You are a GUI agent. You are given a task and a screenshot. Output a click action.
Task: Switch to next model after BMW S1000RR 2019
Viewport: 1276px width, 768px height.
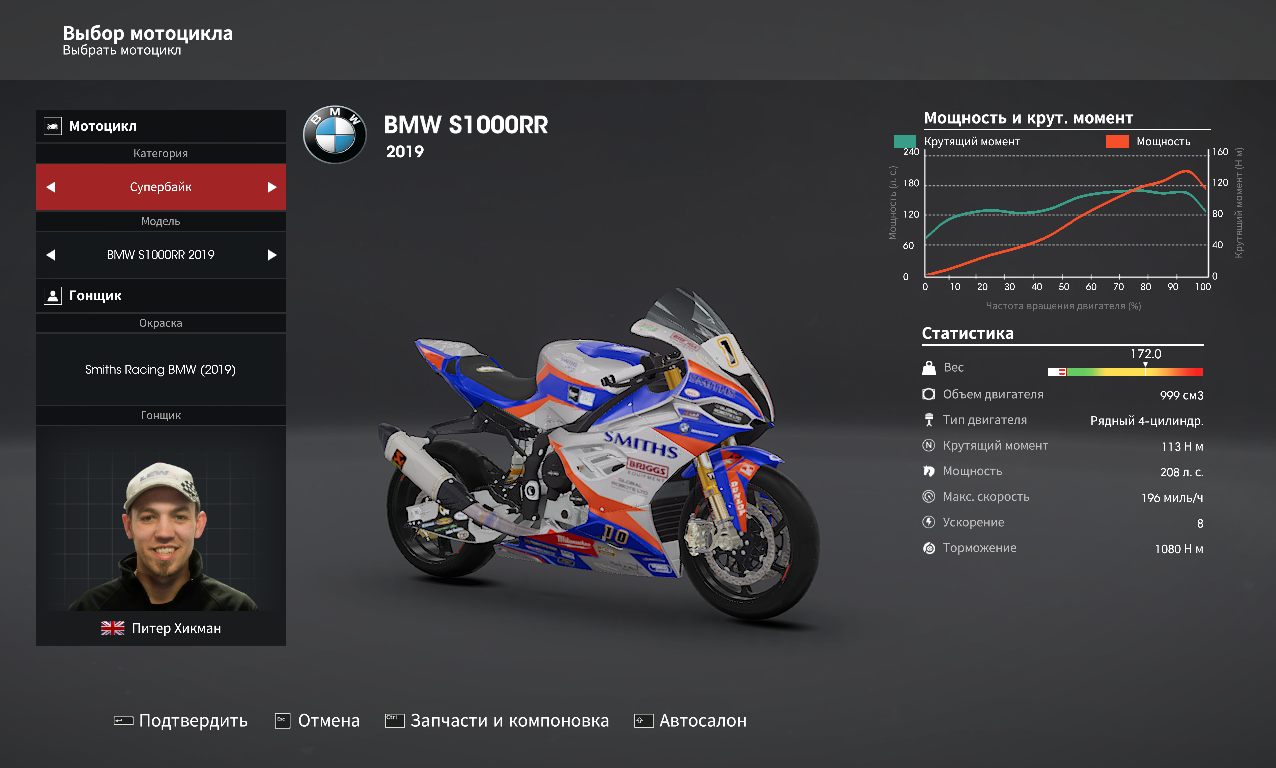(x=271, y=255)
